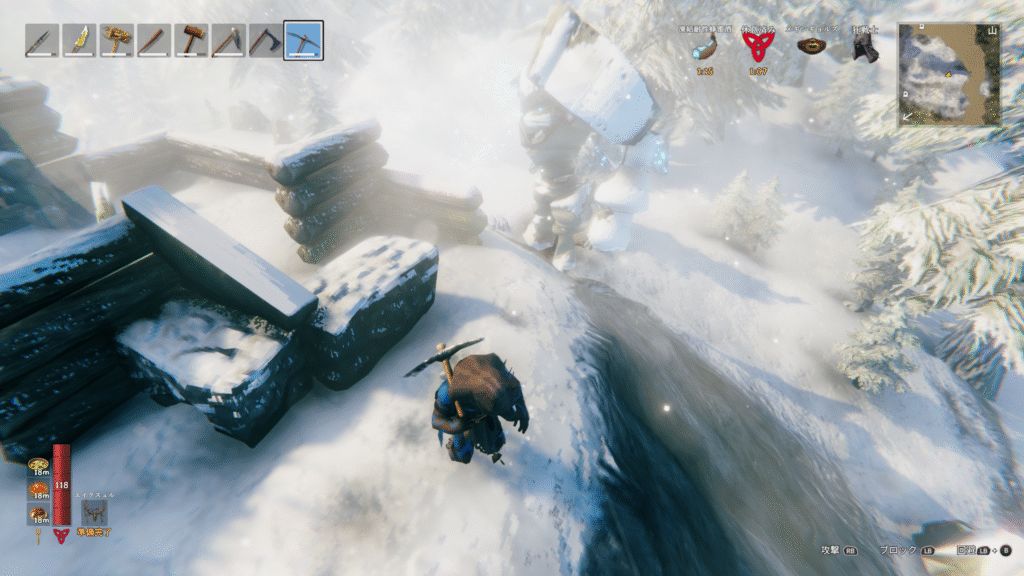Select the highlighted pickaxe hotbar slot

coord(303,41)
